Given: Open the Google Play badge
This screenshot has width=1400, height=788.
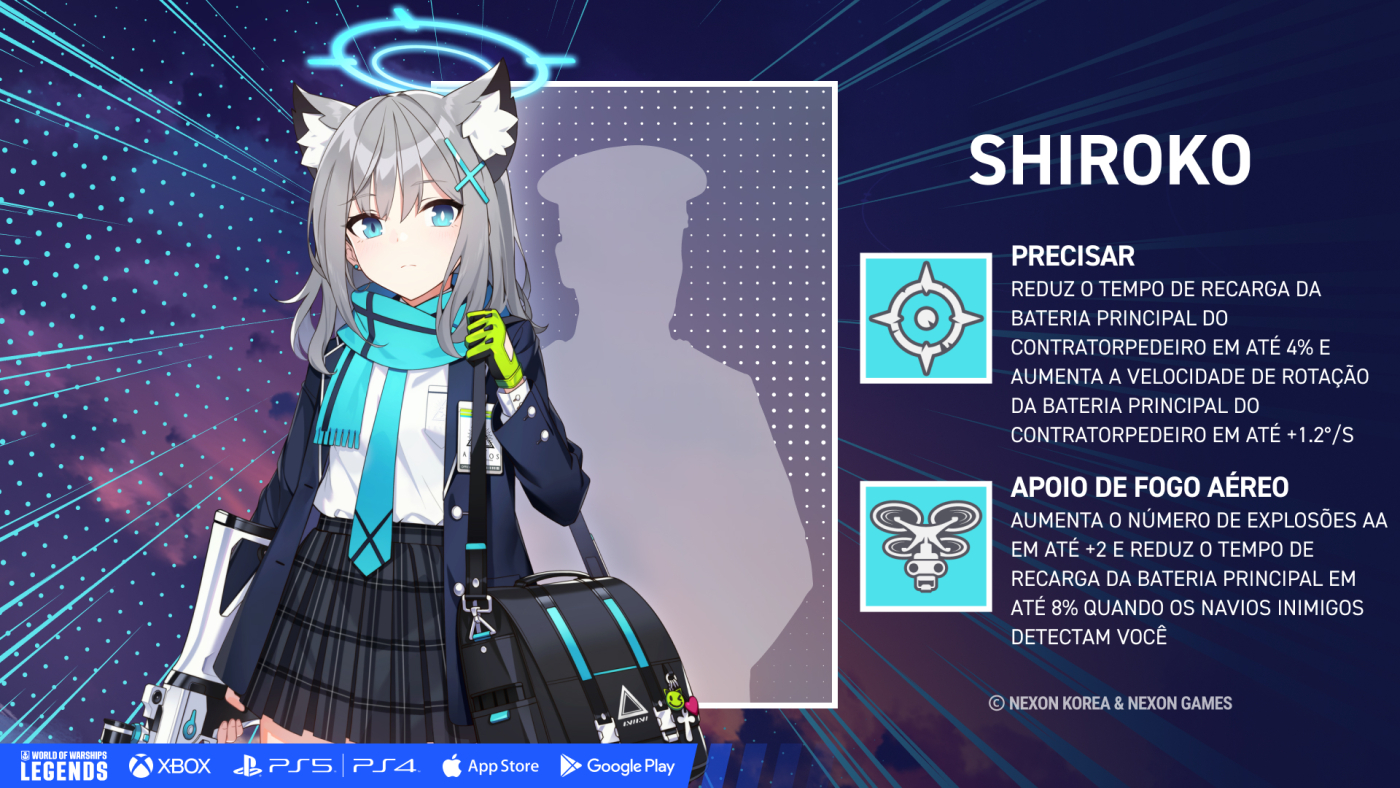Looking at the screenshot, I should tap(617, 766).
